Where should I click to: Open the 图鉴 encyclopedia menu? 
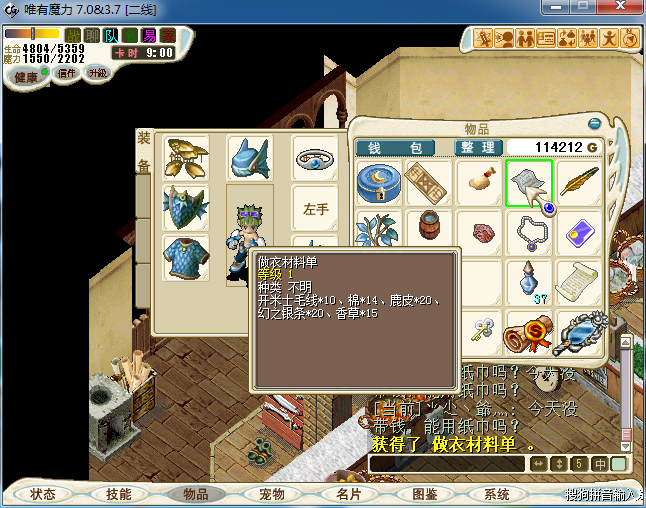point(424,494)
